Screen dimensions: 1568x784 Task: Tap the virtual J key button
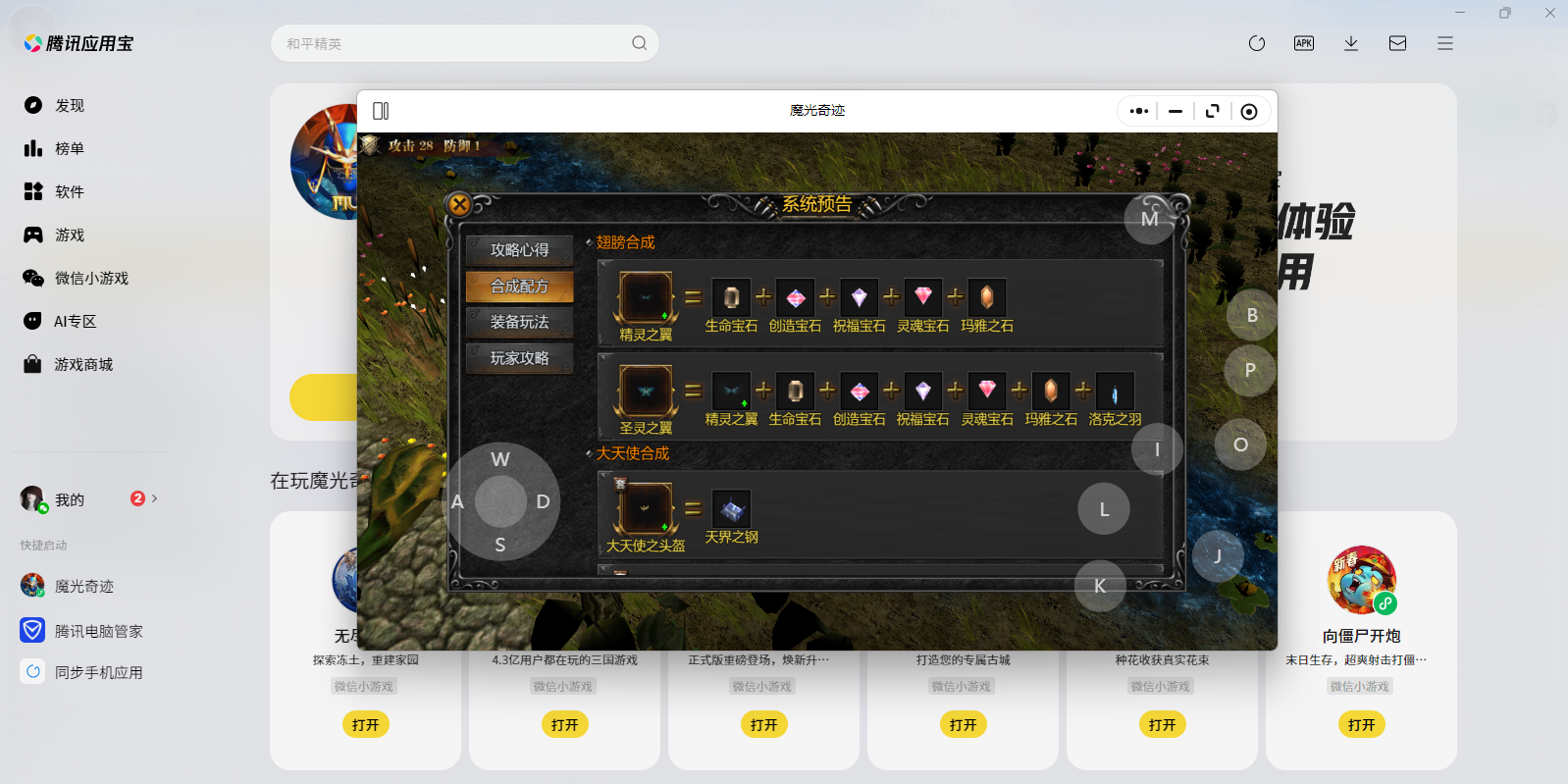click(x=1218, y=556)
